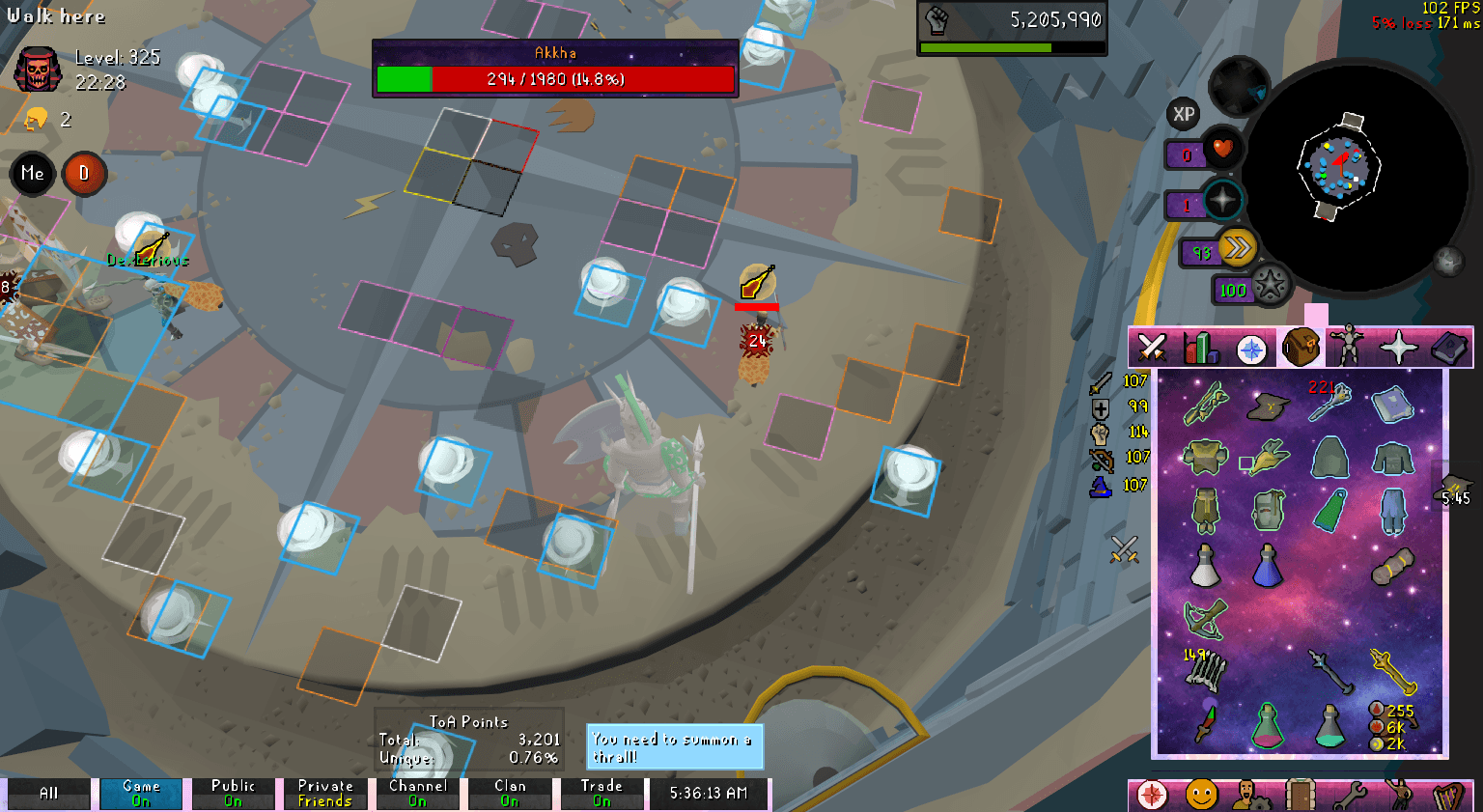Click the Me button near the boss timer
The image size is (1483, 812).
pyautogui.click(x=32, y=174)
